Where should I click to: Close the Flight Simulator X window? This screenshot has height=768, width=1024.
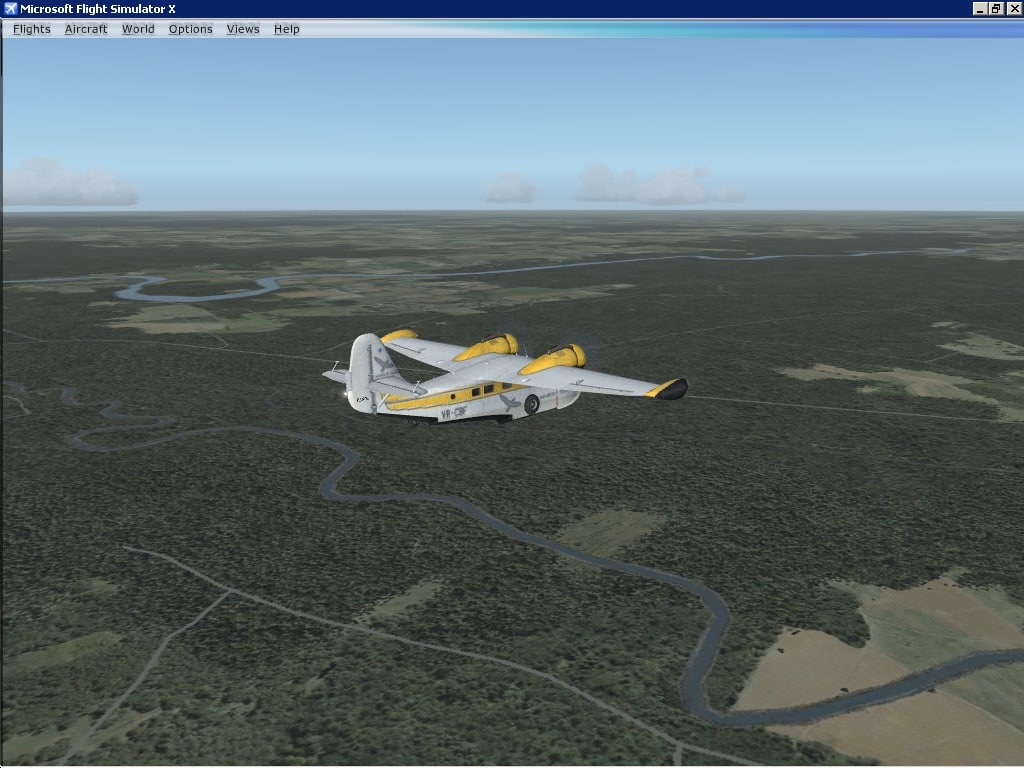(x=1013, y=9)
